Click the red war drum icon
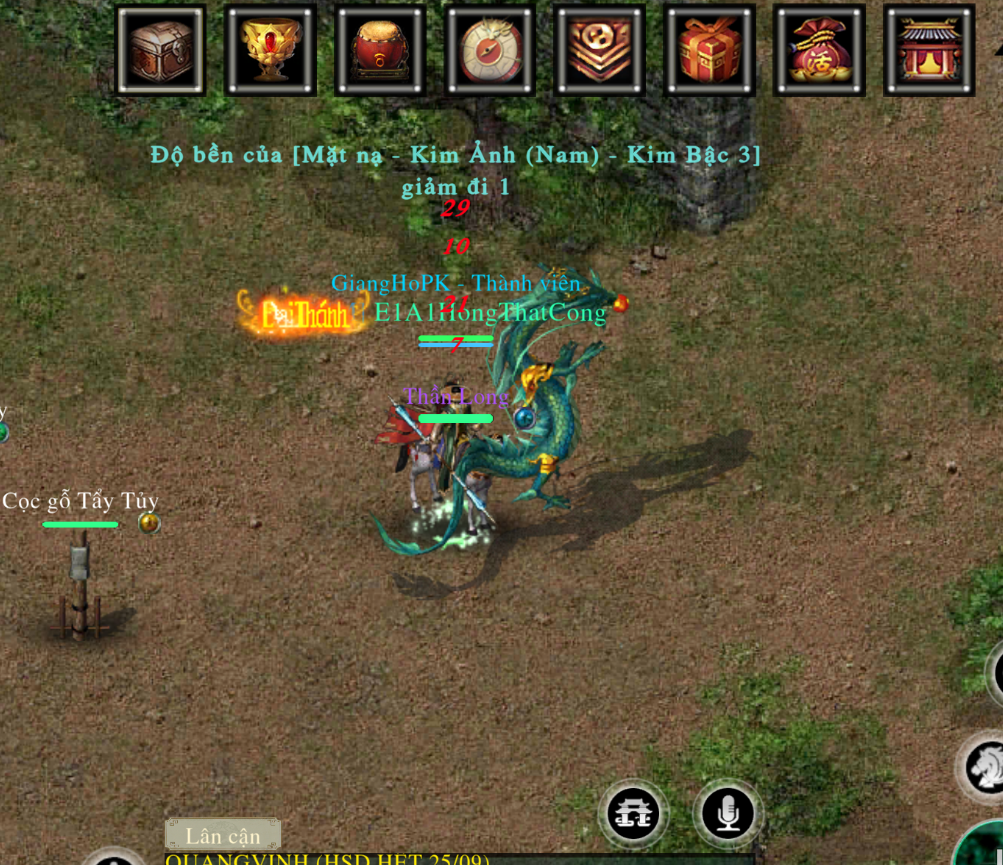Viewport: 1003px width, 865px height. click(381, 50)
